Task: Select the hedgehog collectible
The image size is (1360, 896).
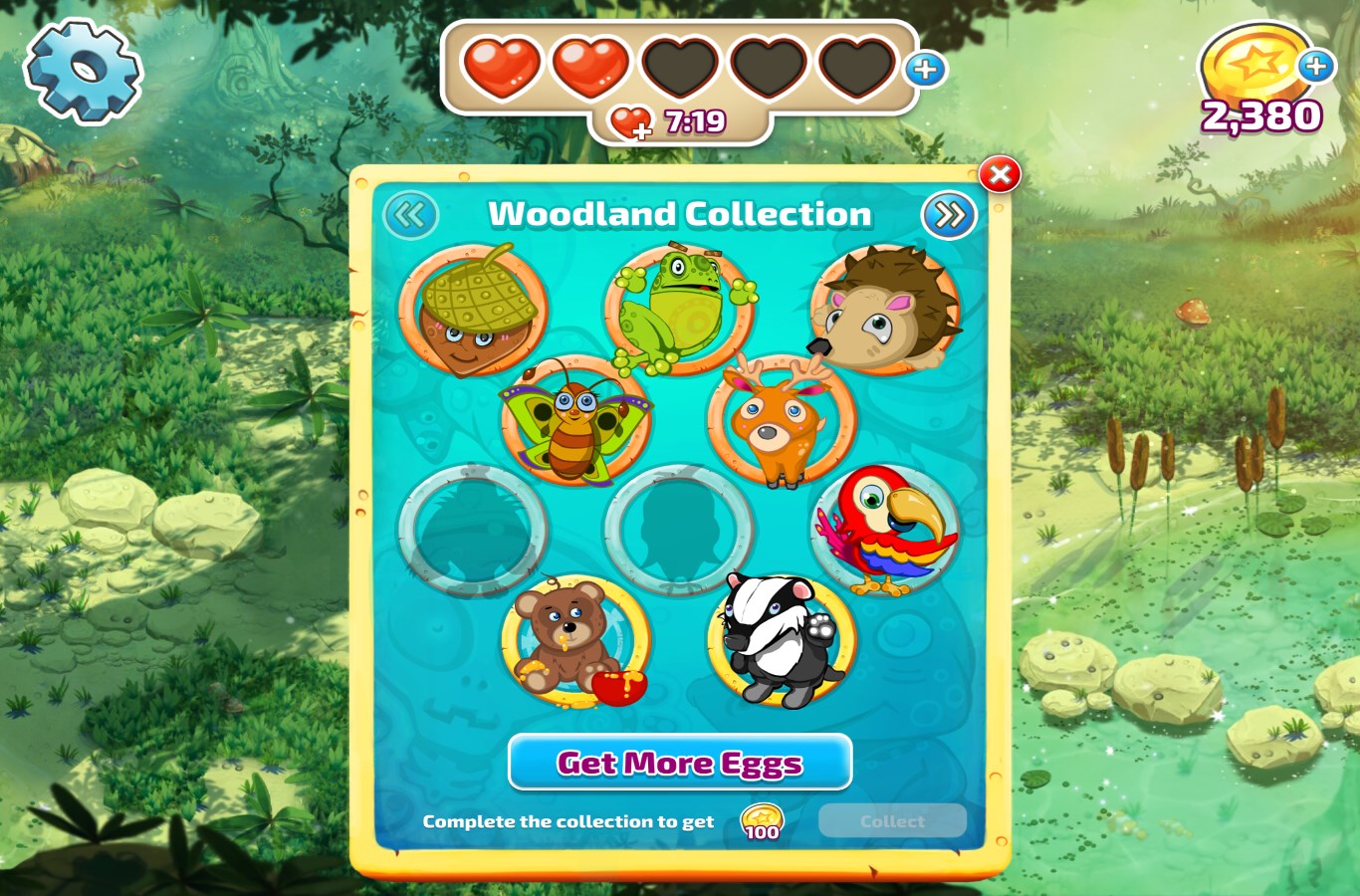Action: [885, 311]
